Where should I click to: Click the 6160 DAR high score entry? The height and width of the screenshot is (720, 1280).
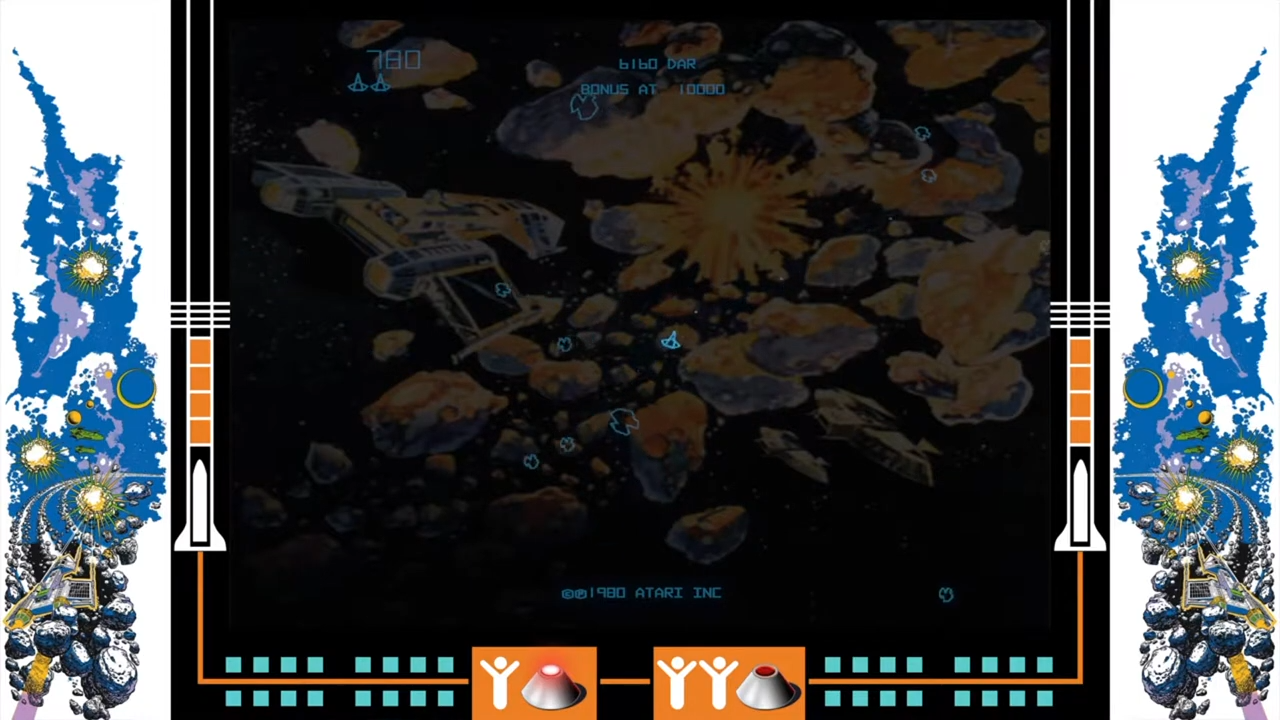pos(657,63)
